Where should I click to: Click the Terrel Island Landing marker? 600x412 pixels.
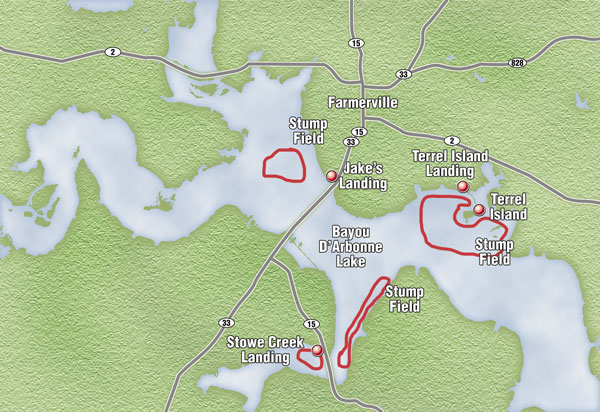[463, 187]
